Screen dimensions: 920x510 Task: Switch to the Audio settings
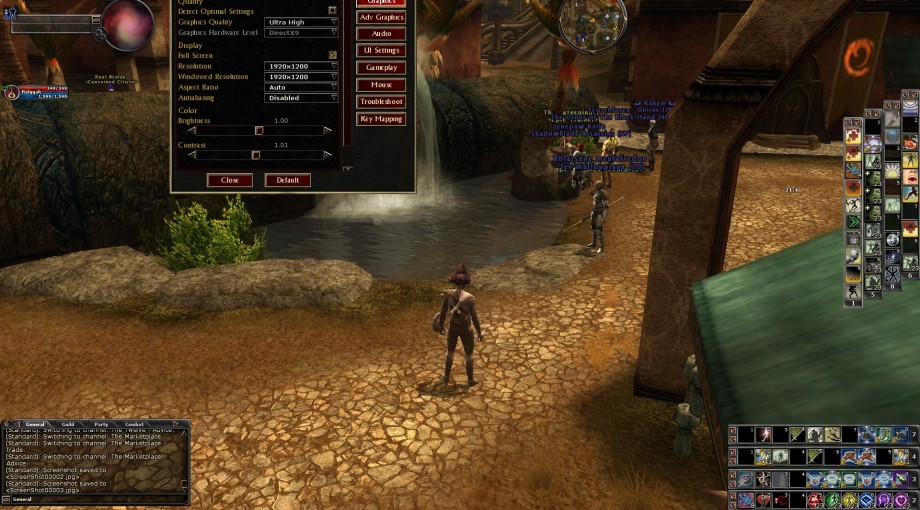381,34
